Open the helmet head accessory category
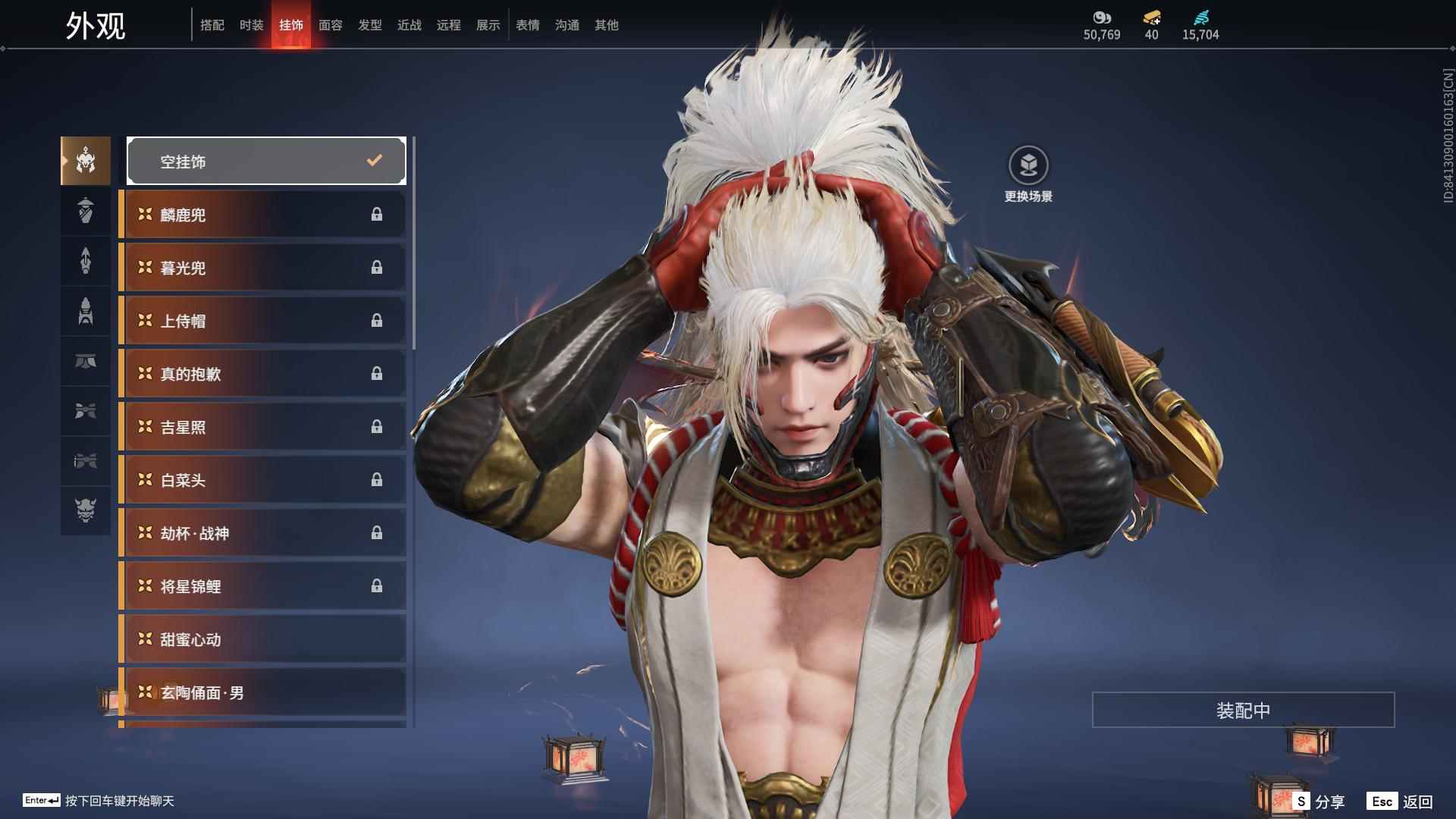The width and height of the screenshot is (1456, 819). 86,161
